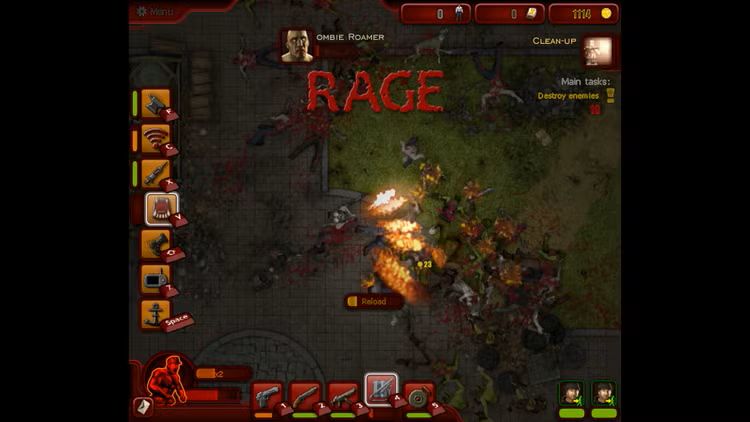
Task: Click the Reload button
Action: (x=372, y=301)
